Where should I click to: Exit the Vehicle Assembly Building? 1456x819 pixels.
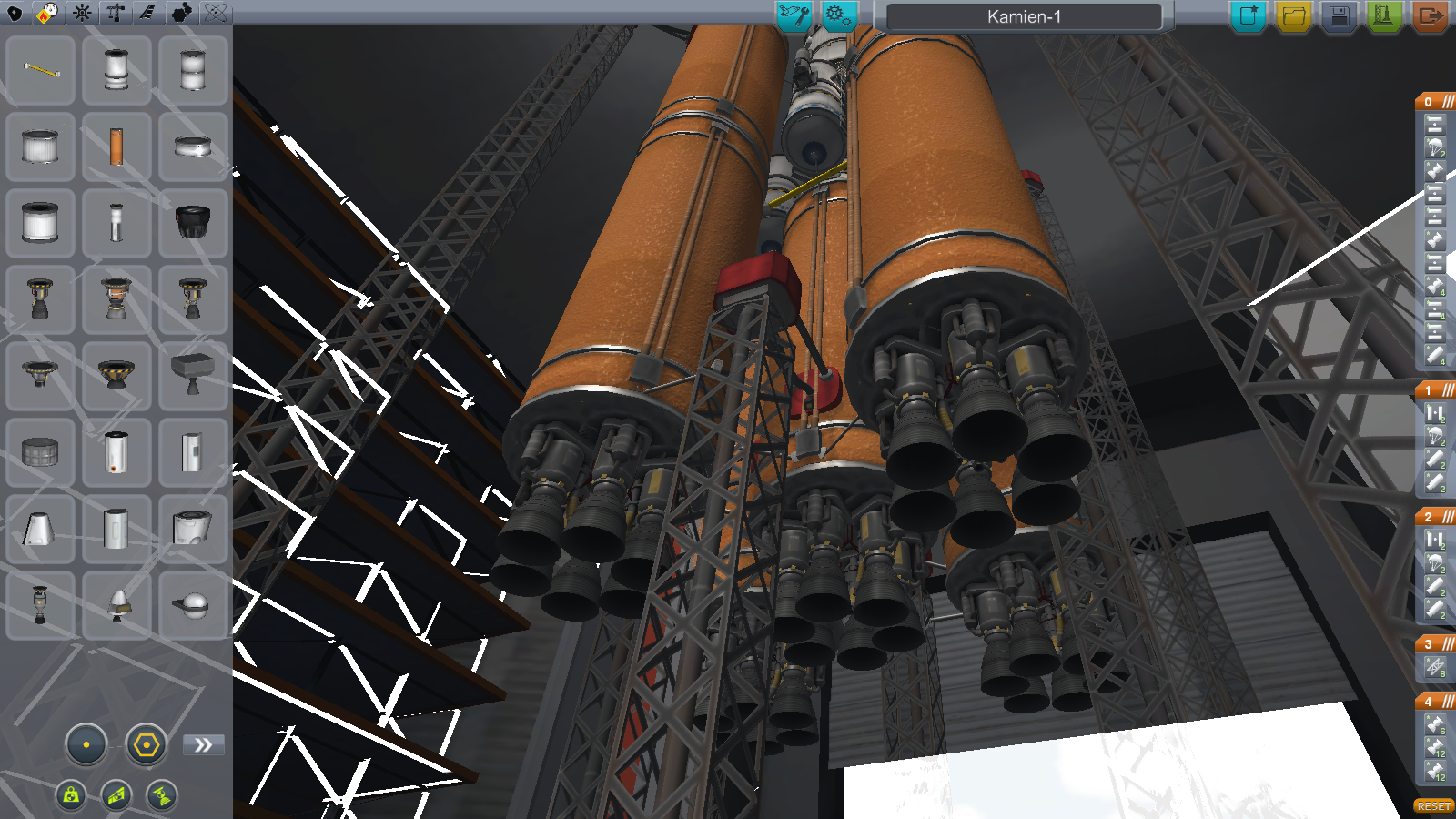coord(1429,15)
